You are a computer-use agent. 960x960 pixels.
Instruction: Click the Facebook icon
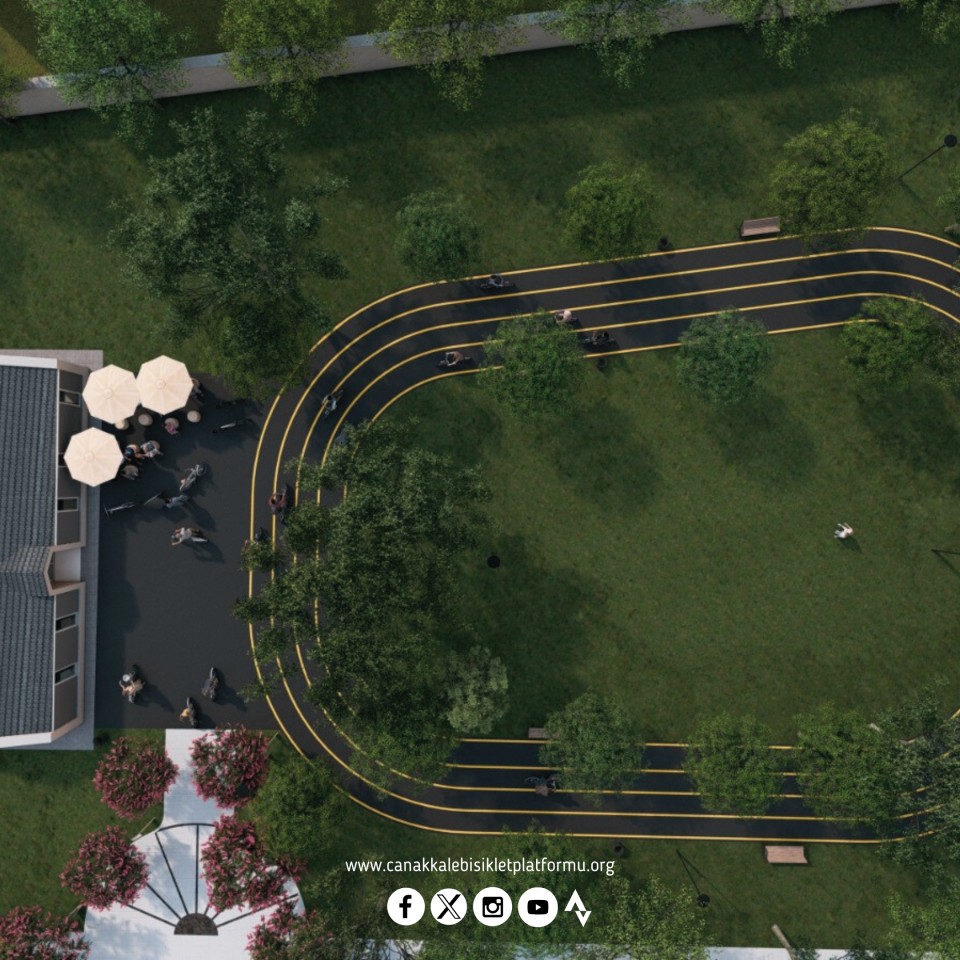tap(405, 907)
